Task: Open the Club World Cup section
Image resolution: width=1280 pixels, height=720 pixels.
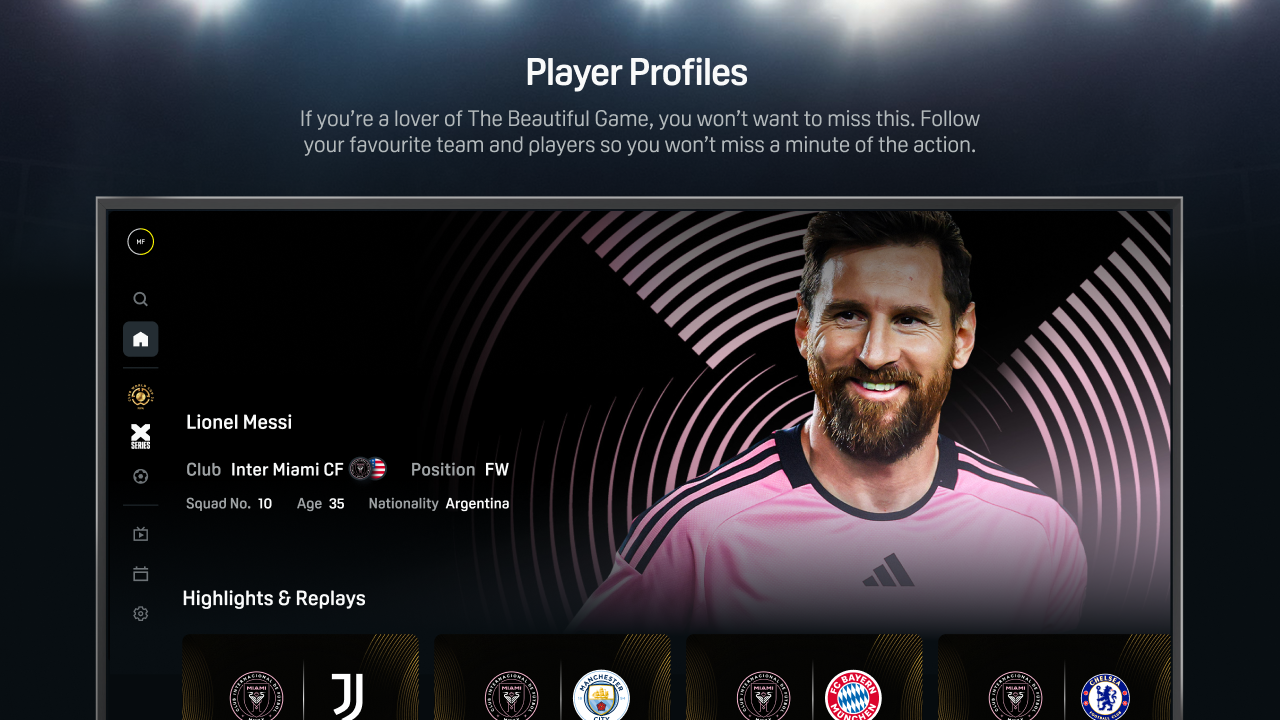Action: (140, 397)
